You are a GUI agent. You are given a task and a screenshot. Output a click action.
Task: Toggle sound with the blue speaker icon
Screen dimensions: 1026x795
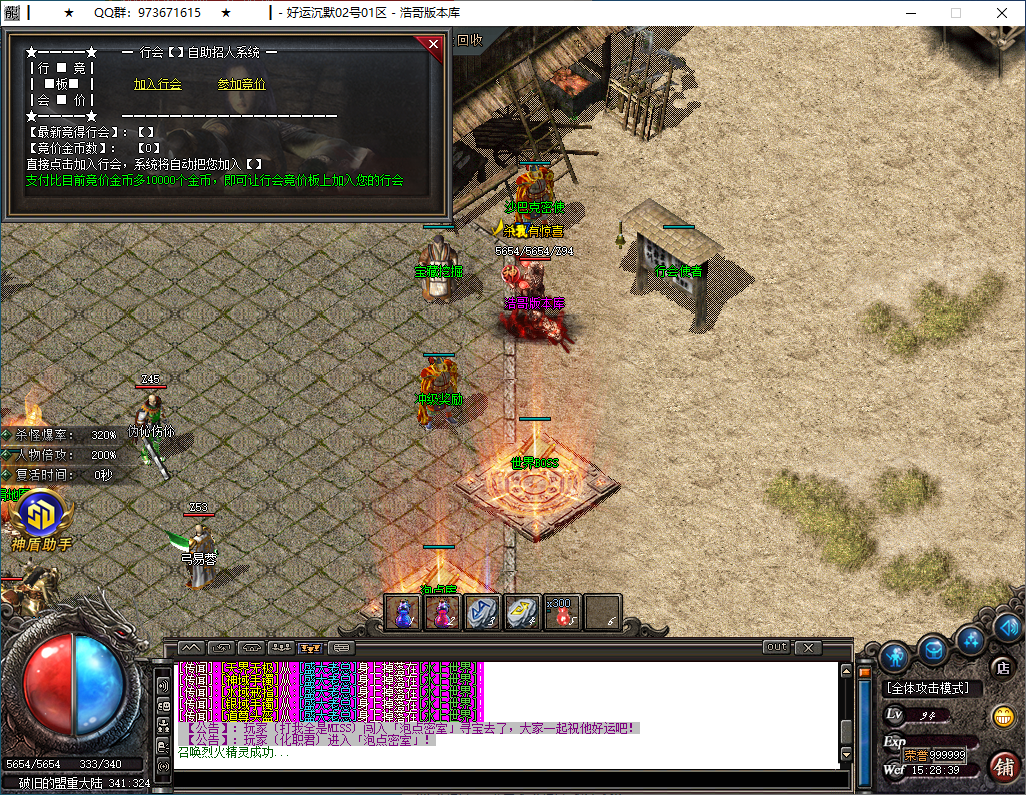[1007, 628]
